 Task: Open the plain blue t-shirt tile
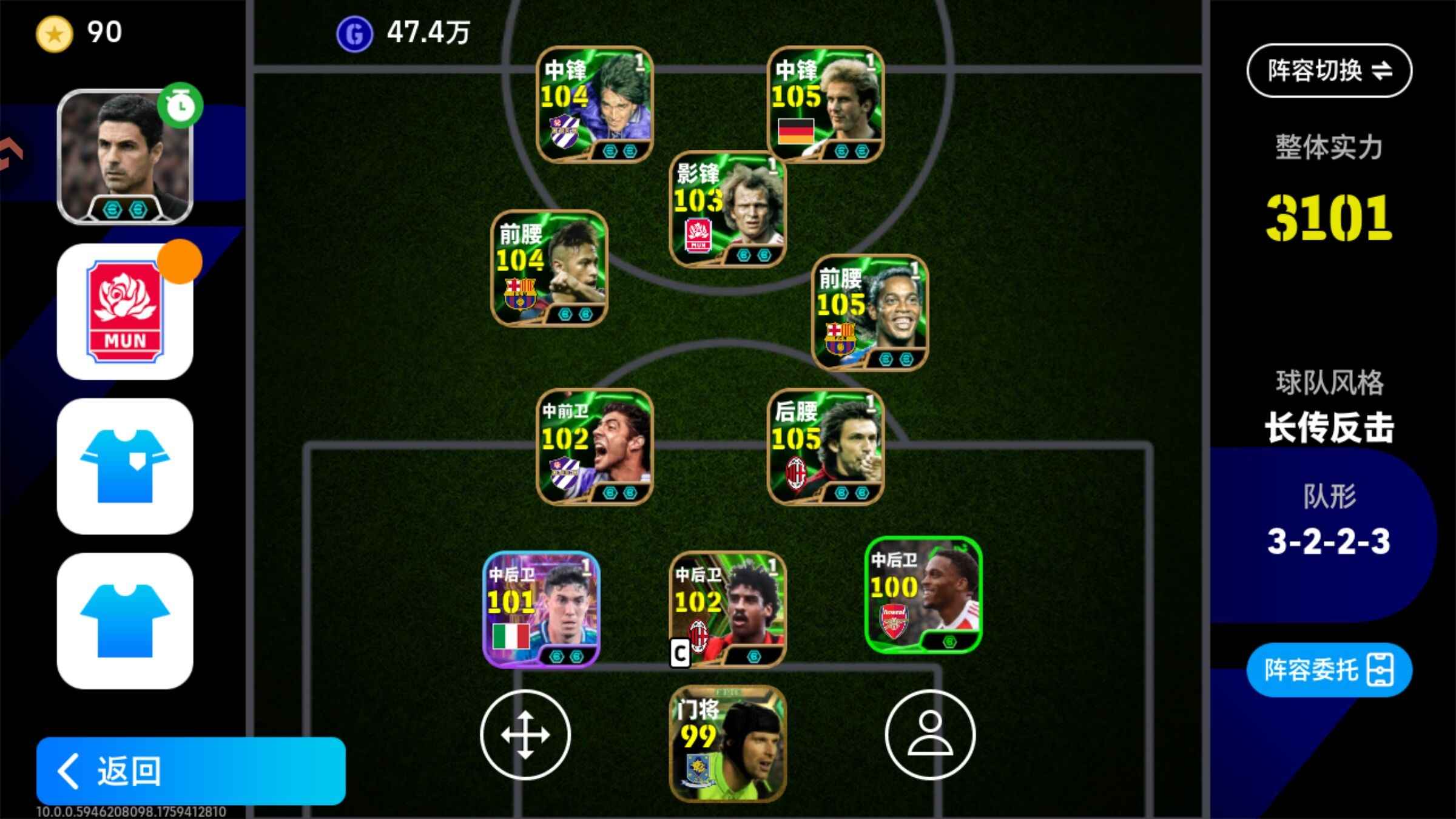click(125, 621)
